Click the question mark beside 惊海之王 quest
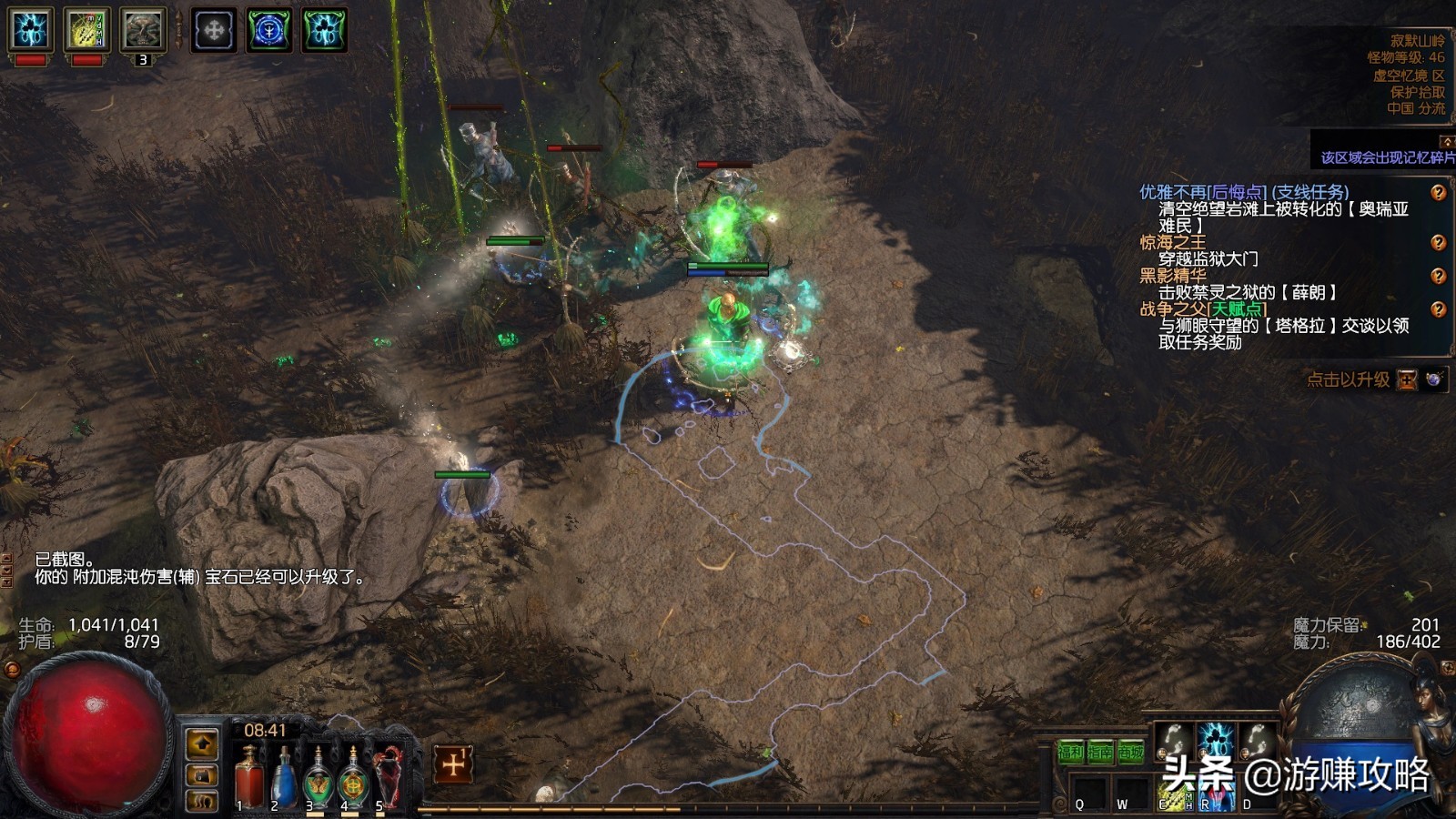 (1438, 242)
